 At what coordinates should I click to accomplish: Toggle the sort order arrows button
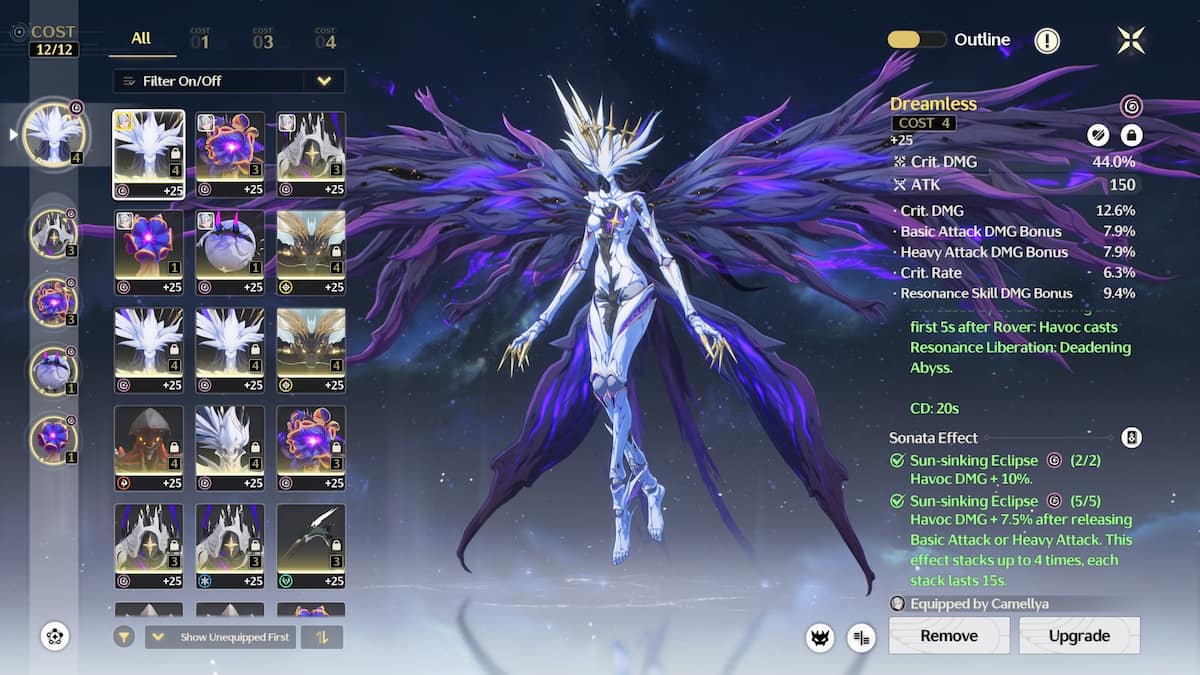point(321,637)
